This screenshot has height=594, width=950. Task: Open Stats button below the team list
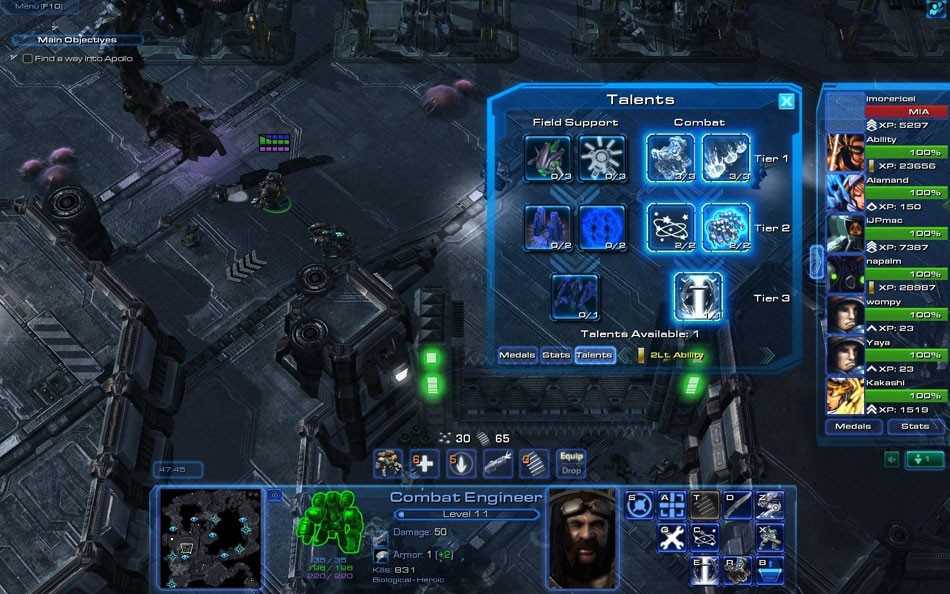(x=915, y=426)
